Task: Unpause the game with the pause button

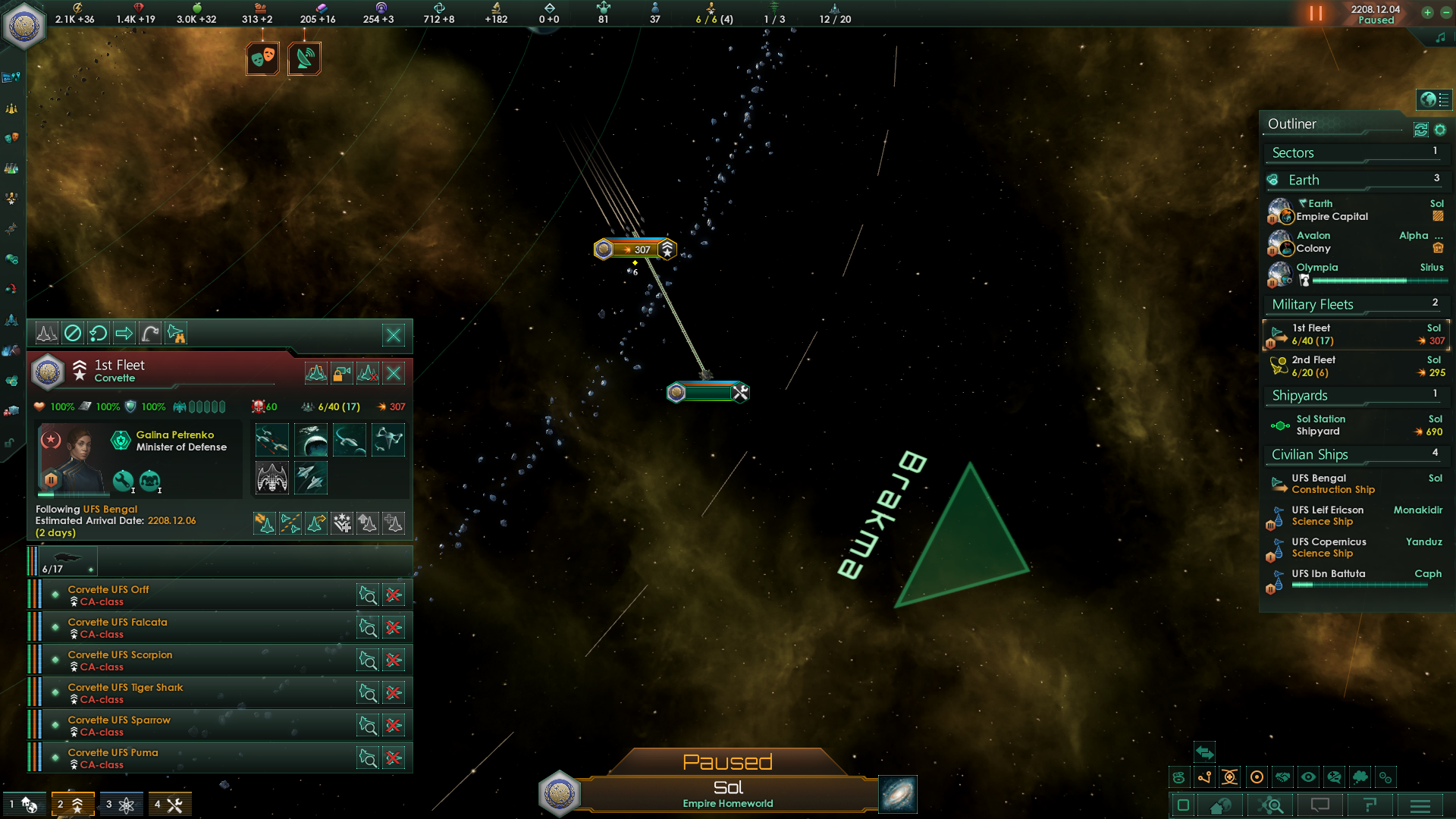Action: tap(1316, 13)
